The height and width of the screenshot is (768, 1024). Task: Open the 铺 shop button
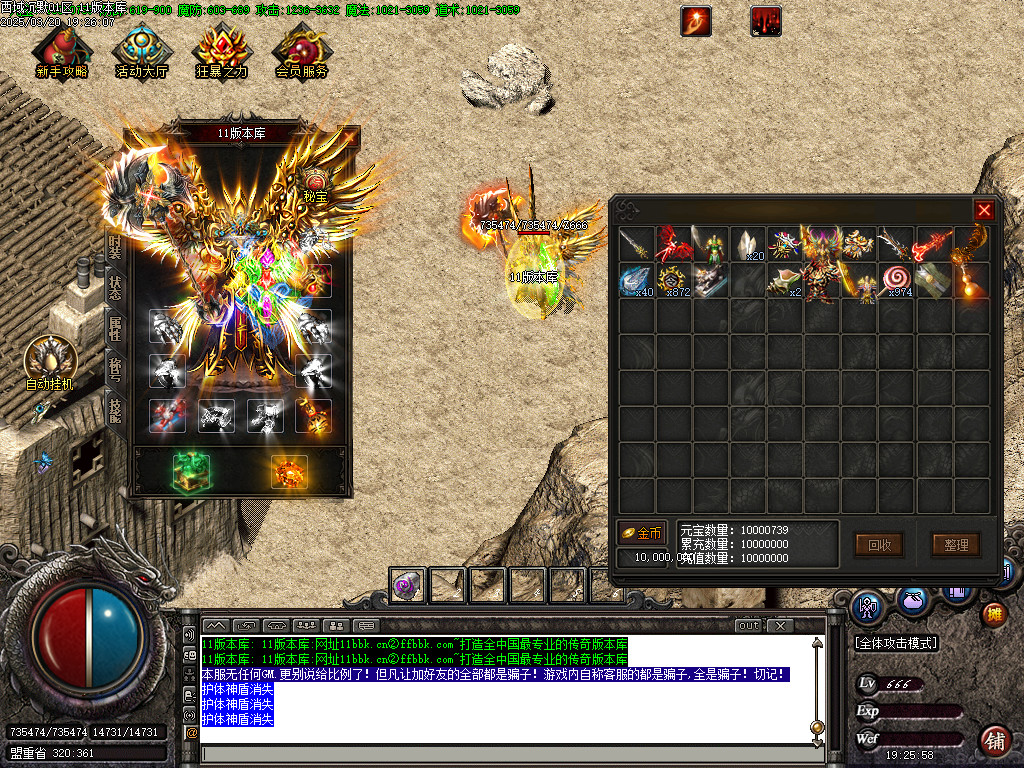(x=994, y=740)
